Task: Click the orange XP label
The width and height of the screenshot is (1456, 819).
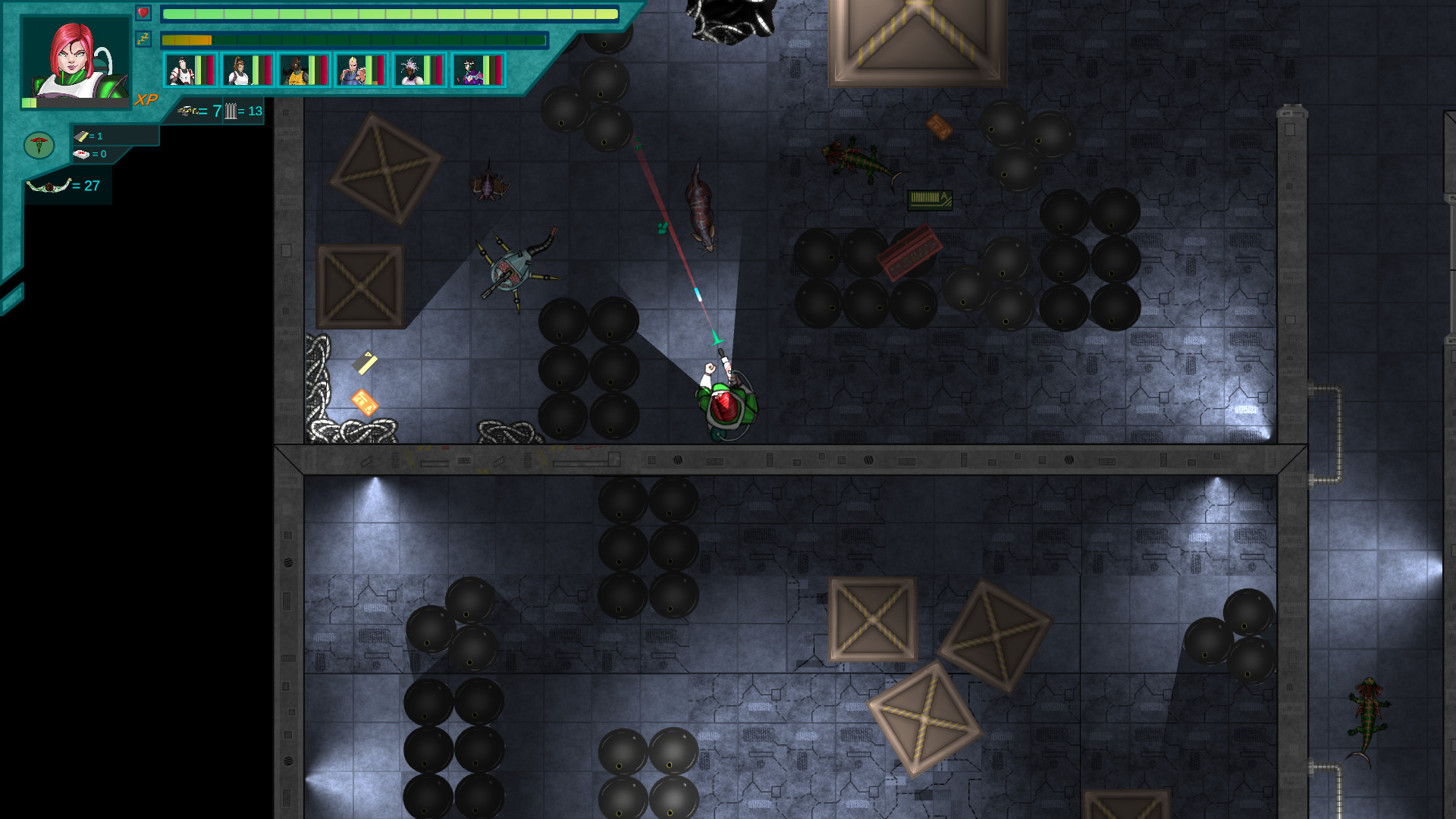Action: [146, 98]
